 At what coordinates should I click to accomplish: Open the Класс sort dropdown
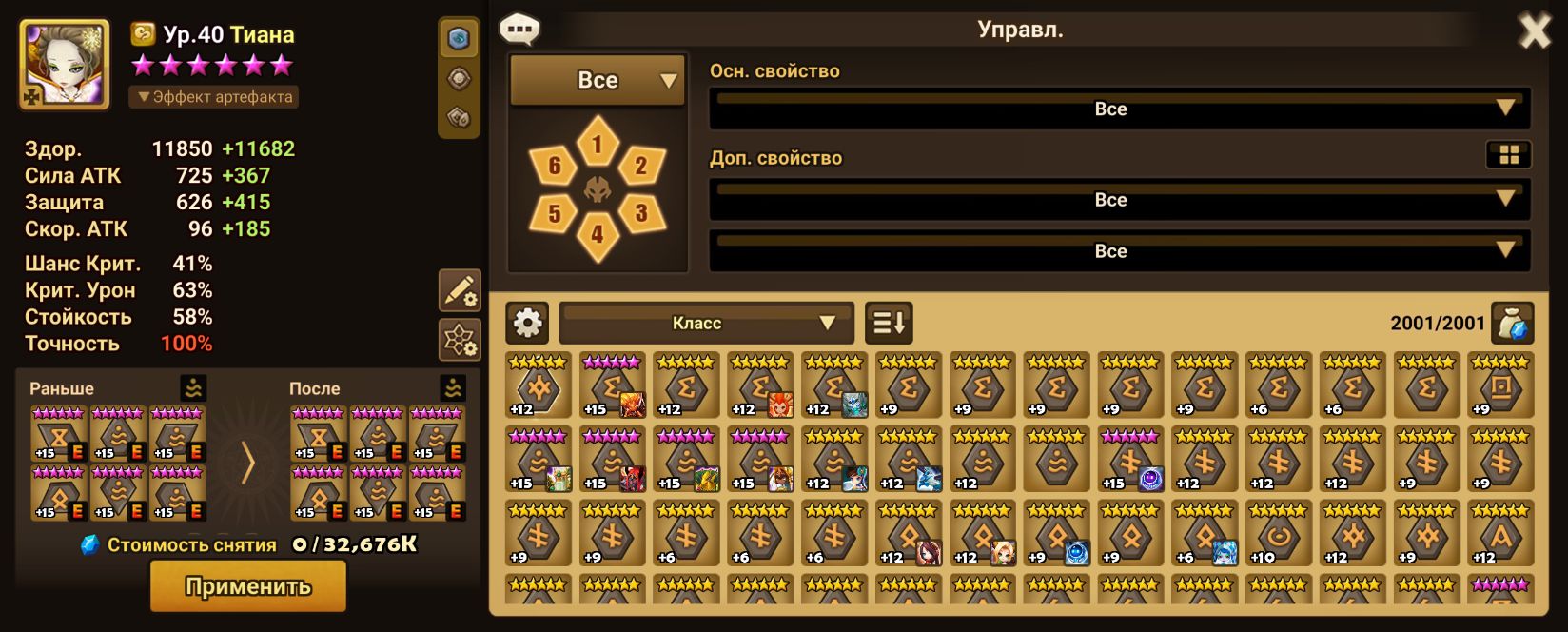705,324
